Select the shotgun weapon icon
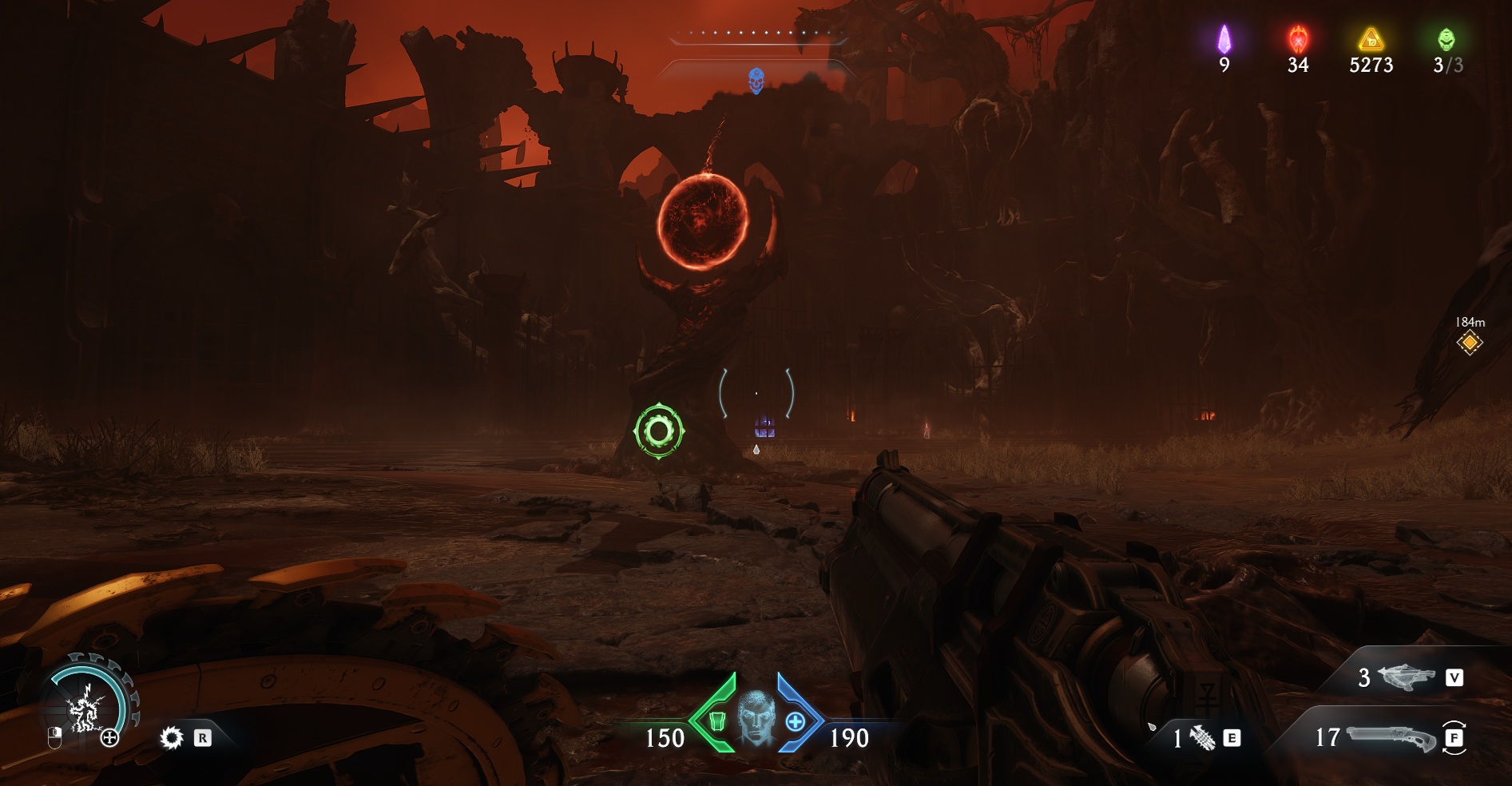This screenshot has width=1512, height=786. point(1388,737)
